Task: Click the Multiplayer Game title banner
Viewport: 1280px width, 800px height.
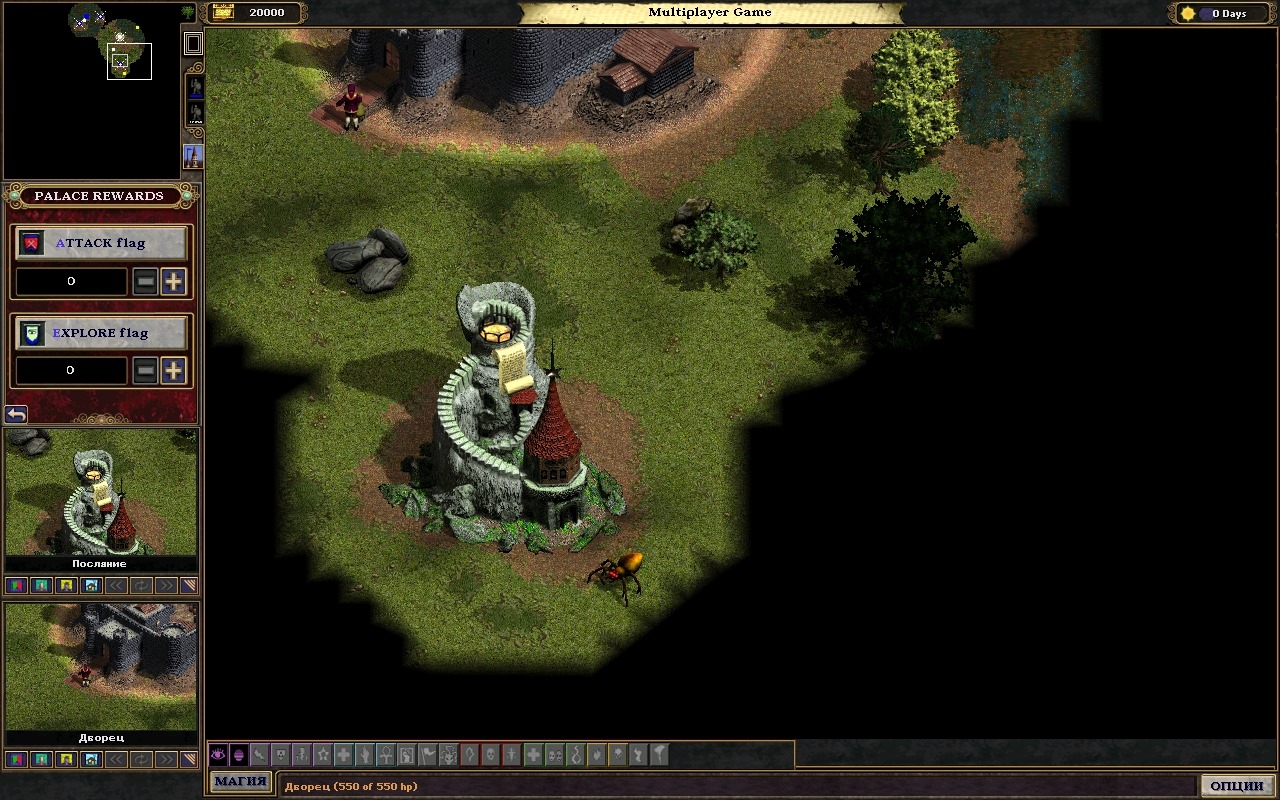Action: (x=710, y=13)
